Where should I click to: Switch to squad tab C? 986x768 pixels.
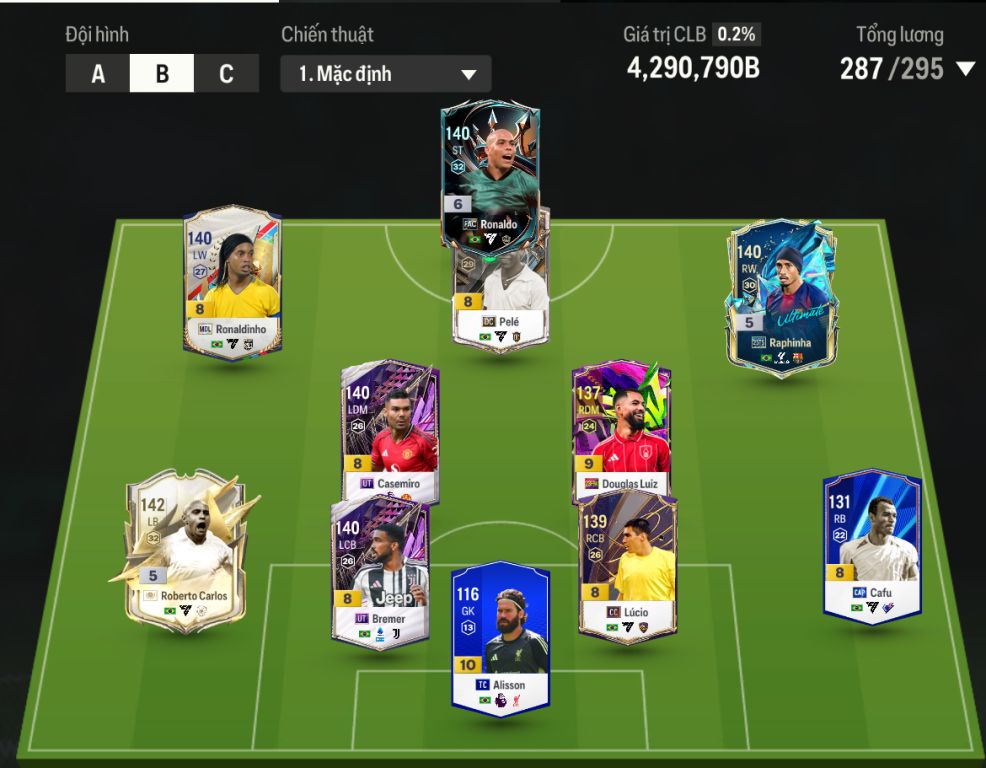click(x=226, y=74)
